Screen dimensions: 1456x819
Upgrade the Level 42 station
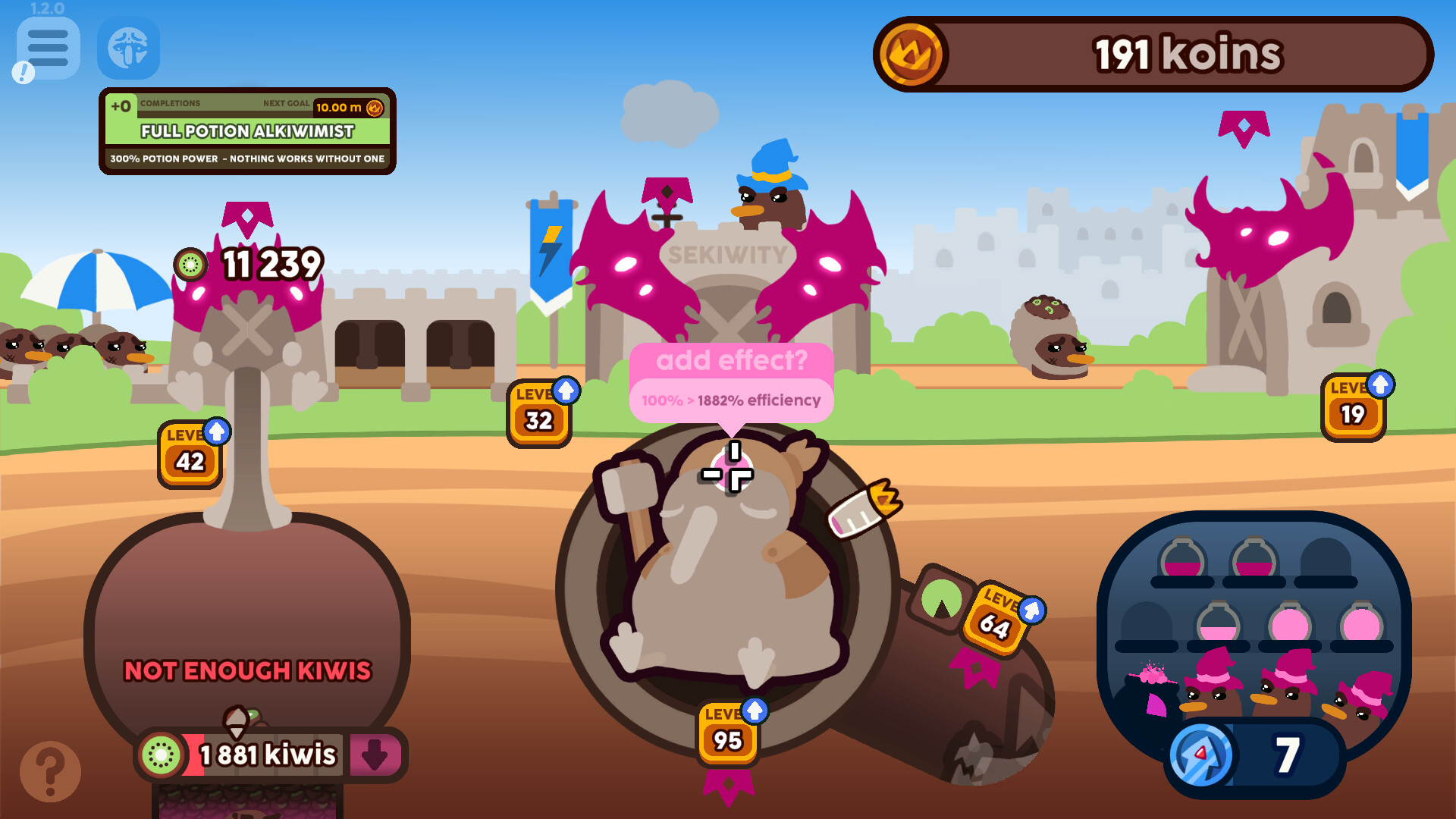(190, 455)
